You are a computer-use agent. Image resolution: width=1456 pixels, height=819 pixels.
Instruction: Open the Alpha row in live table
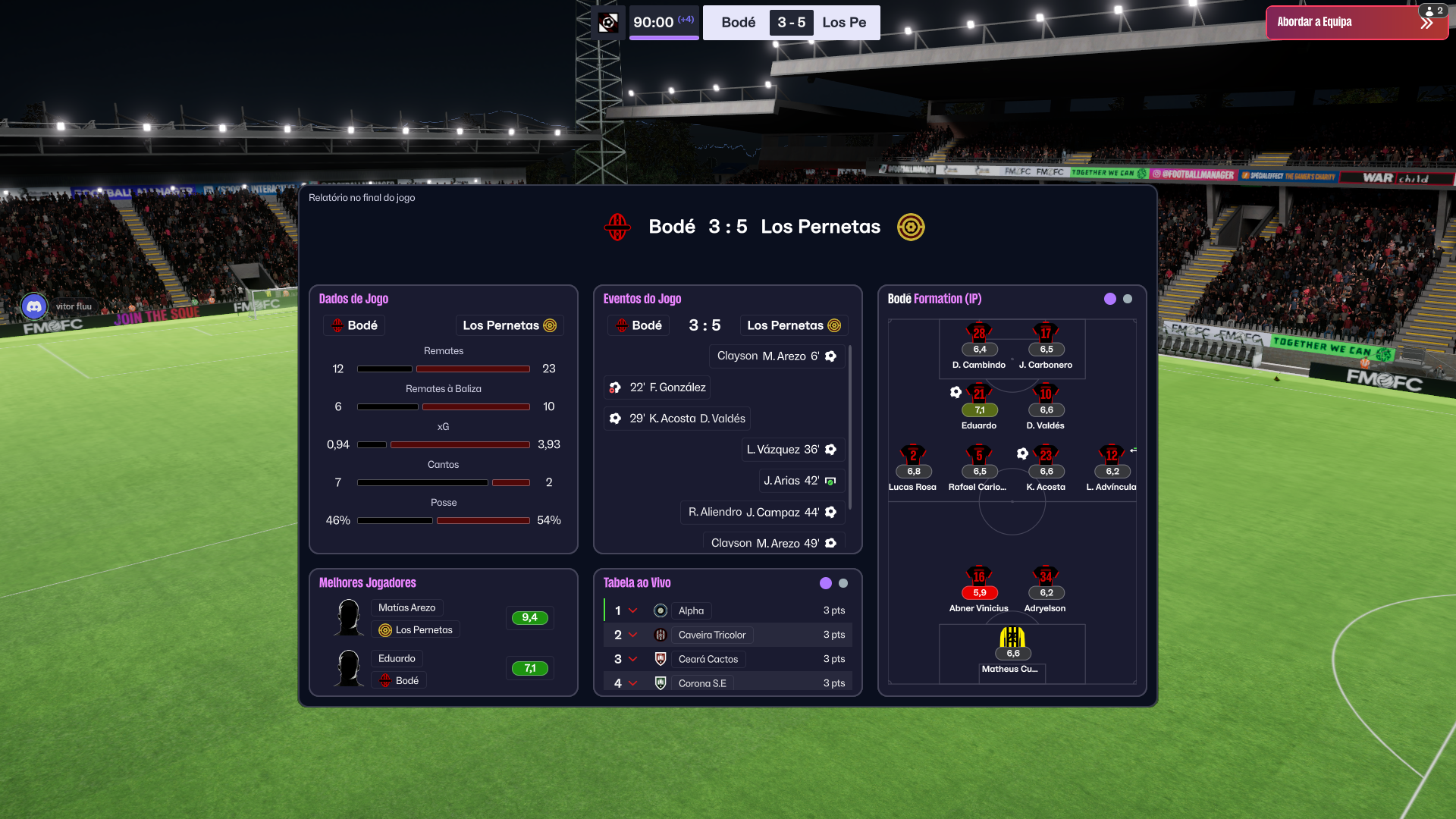691,610
